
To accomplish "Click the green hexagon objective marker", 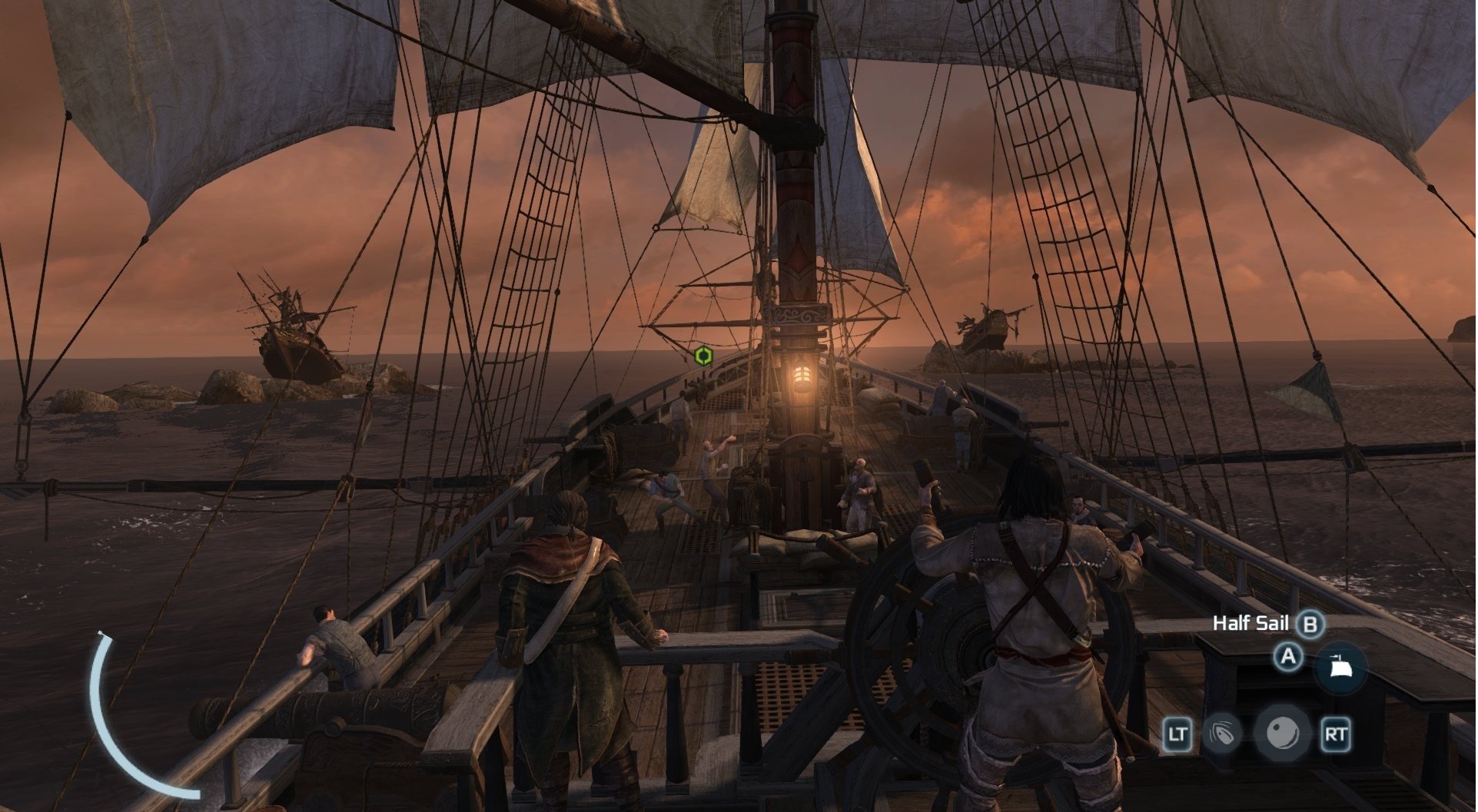I will (702, 356).
